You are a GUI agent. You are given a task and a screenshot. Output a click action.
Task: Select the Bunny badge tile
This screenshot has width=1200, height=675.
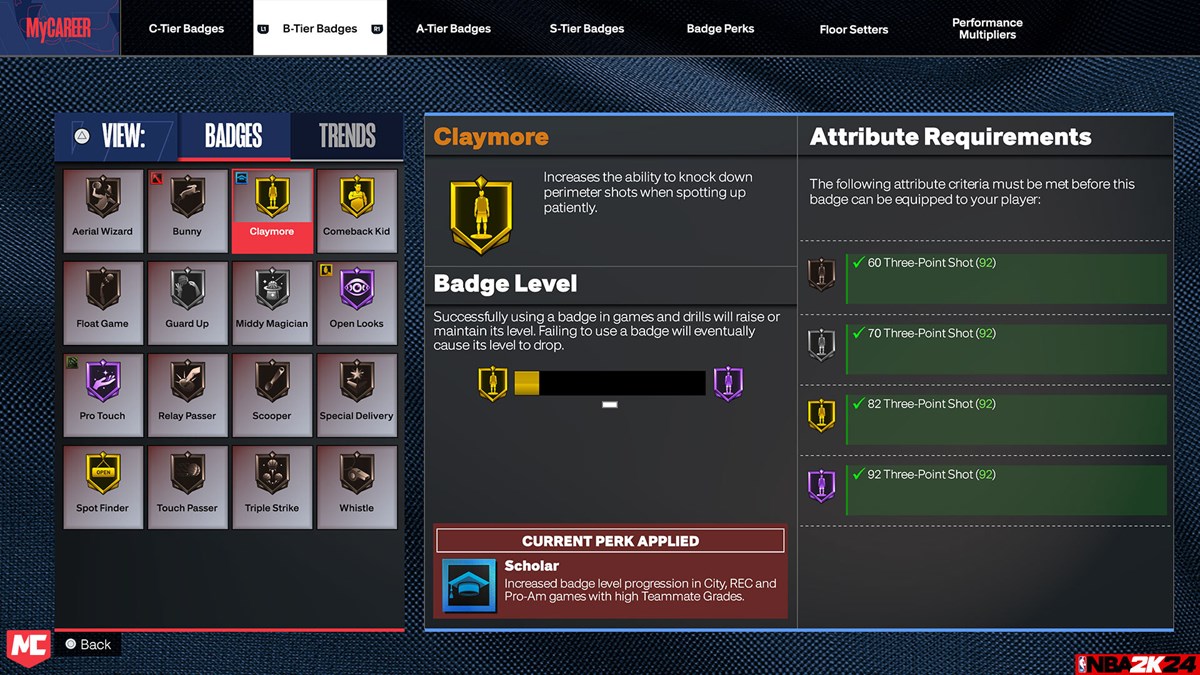[x=187, y=210]
